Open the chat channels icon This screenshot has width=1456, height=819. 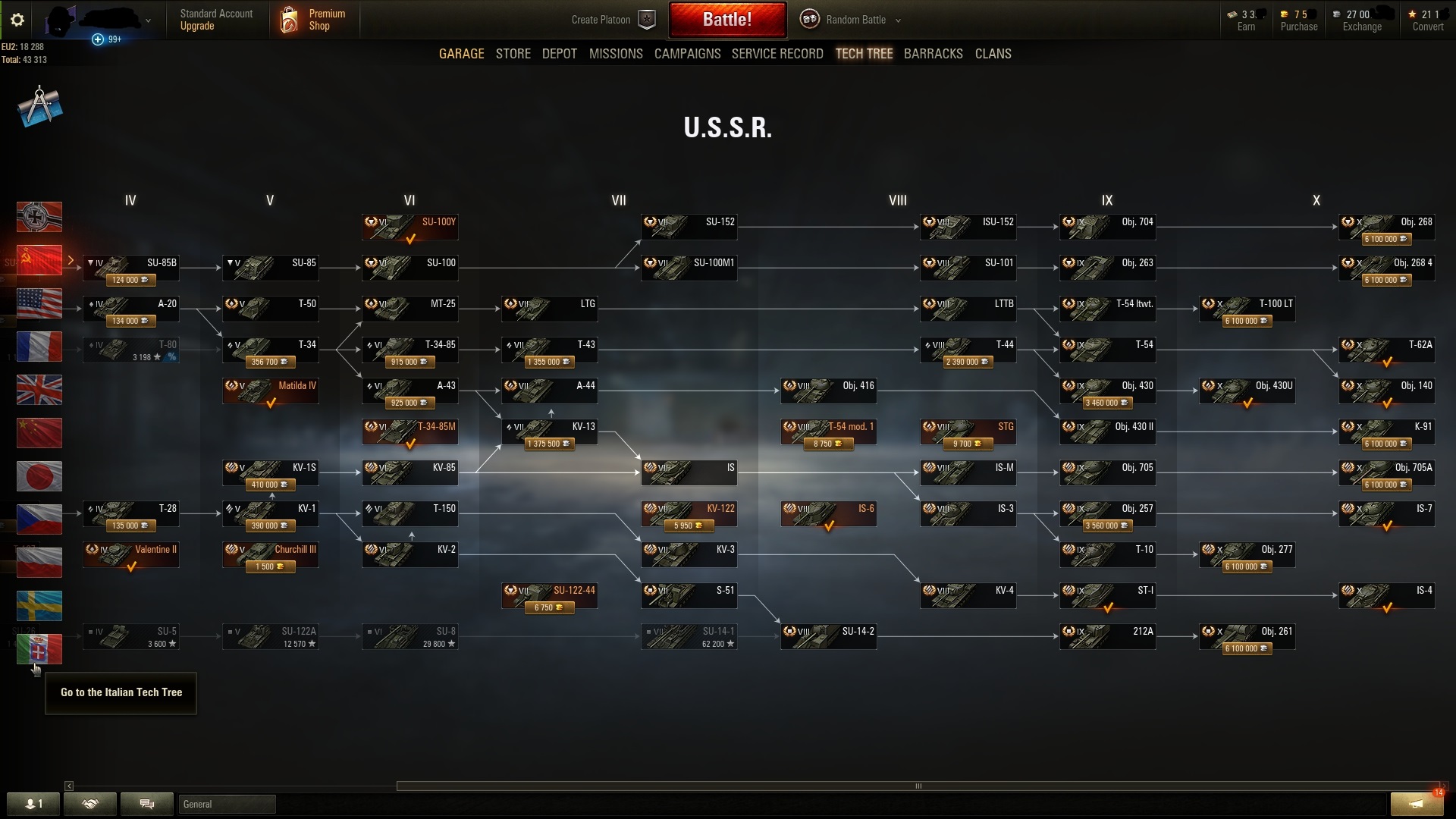tap(147, 804)
